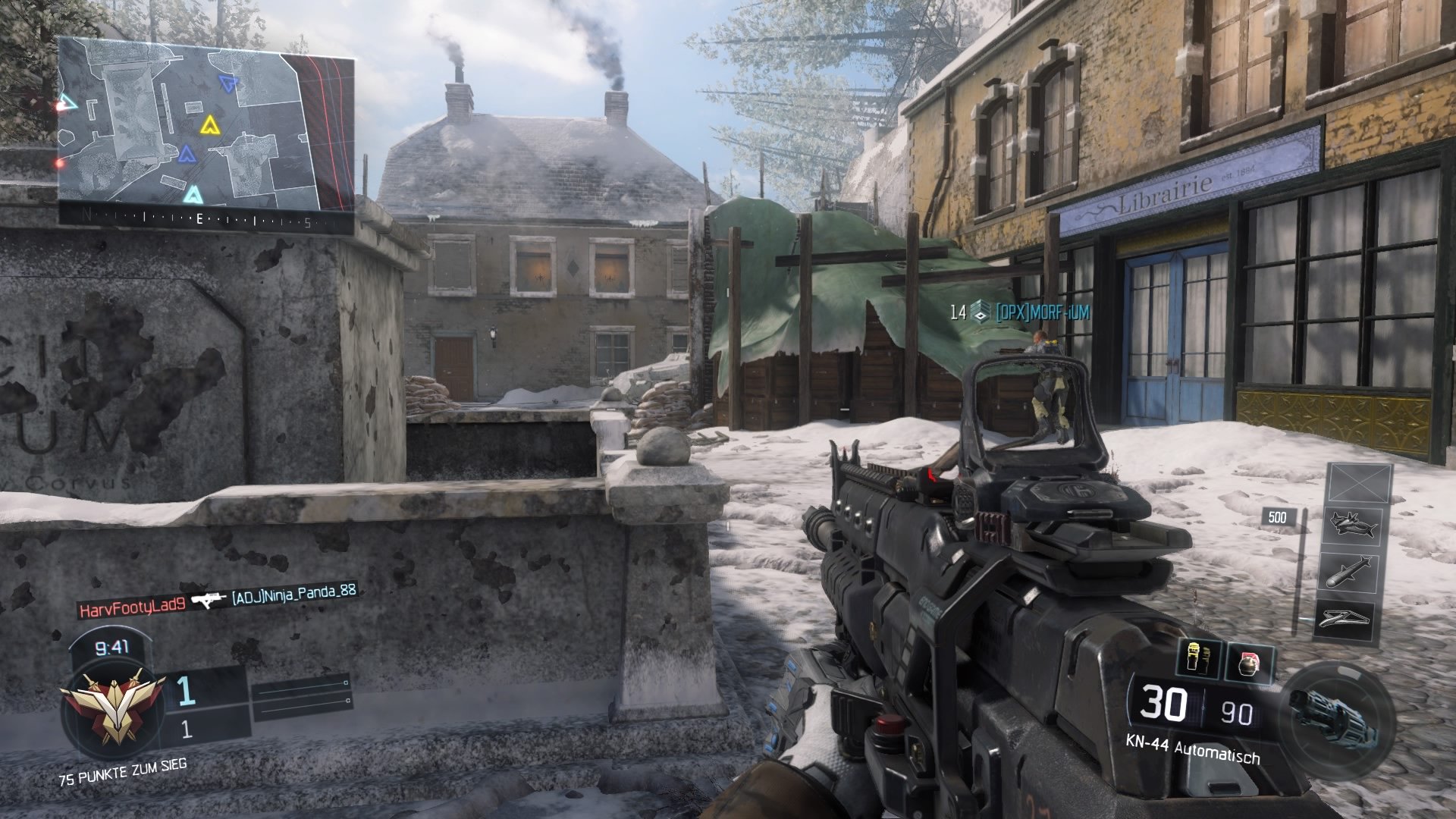Select the jet scorestreak icon
Viewport: 1456px width, 819px height.
point(1352,526)
